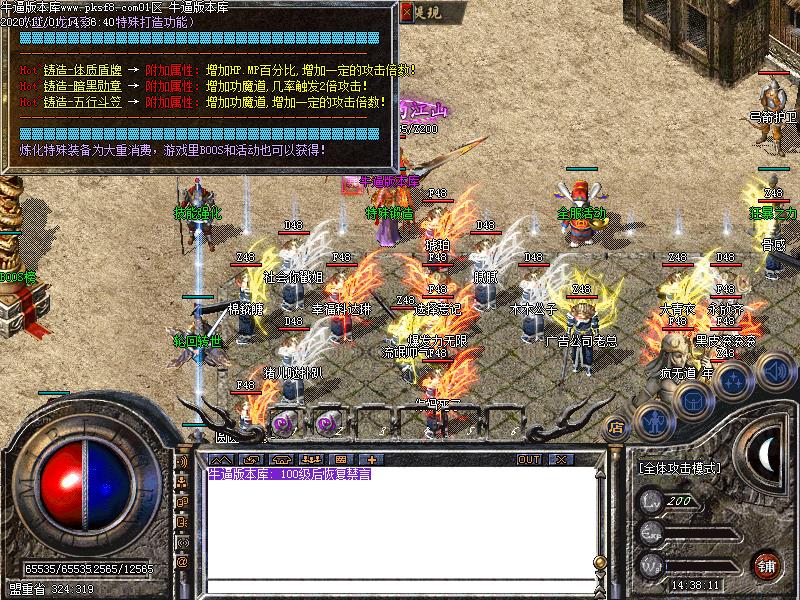Click the OUT button above chat
Viewport: 800px width, 600px height.
pos(529,459)
